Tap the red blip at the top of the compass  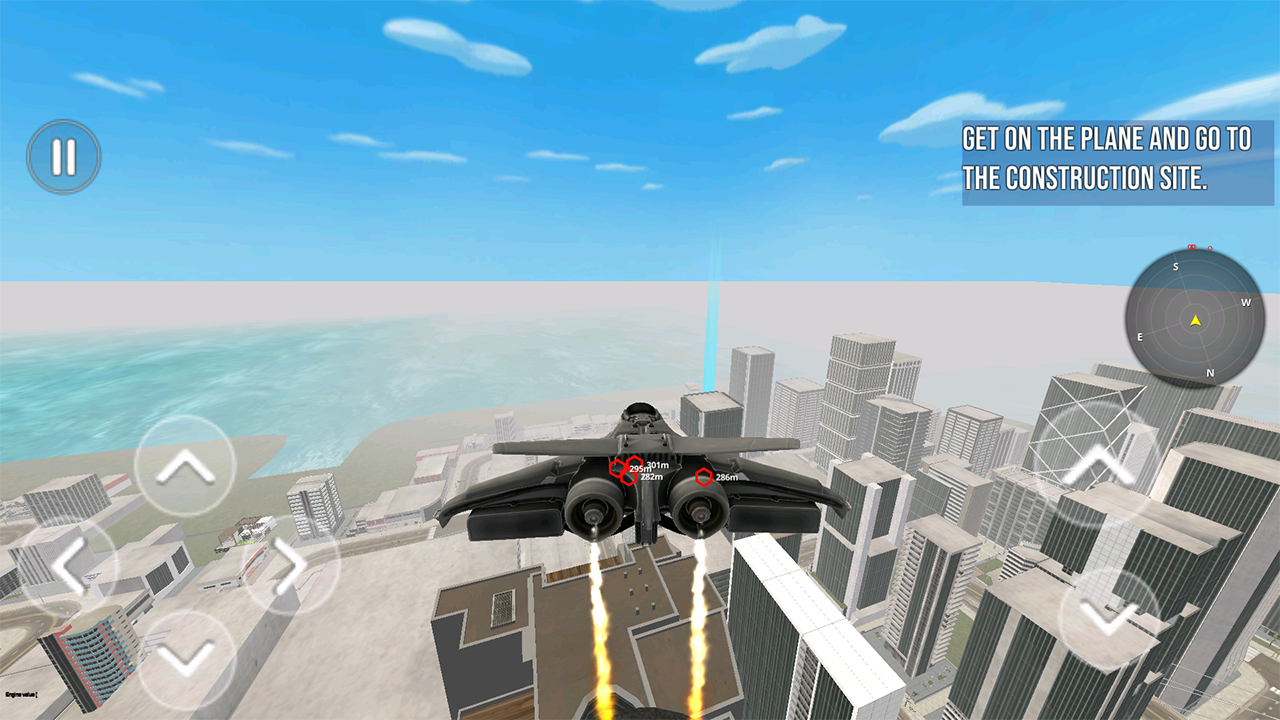click(x=1191, y=246)
